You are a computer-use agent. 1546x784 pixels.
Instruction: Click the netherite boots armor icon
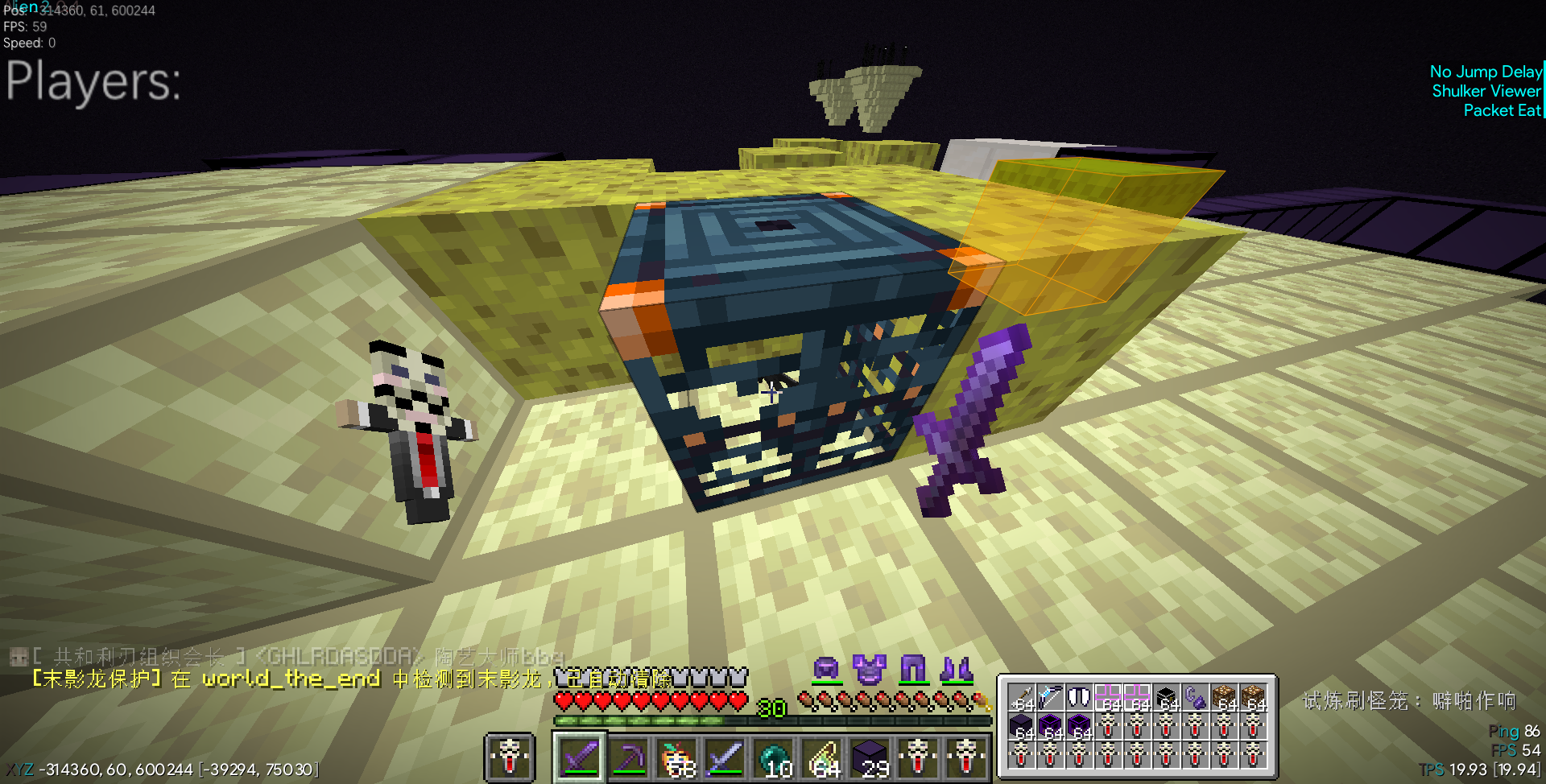coord(957,668)
